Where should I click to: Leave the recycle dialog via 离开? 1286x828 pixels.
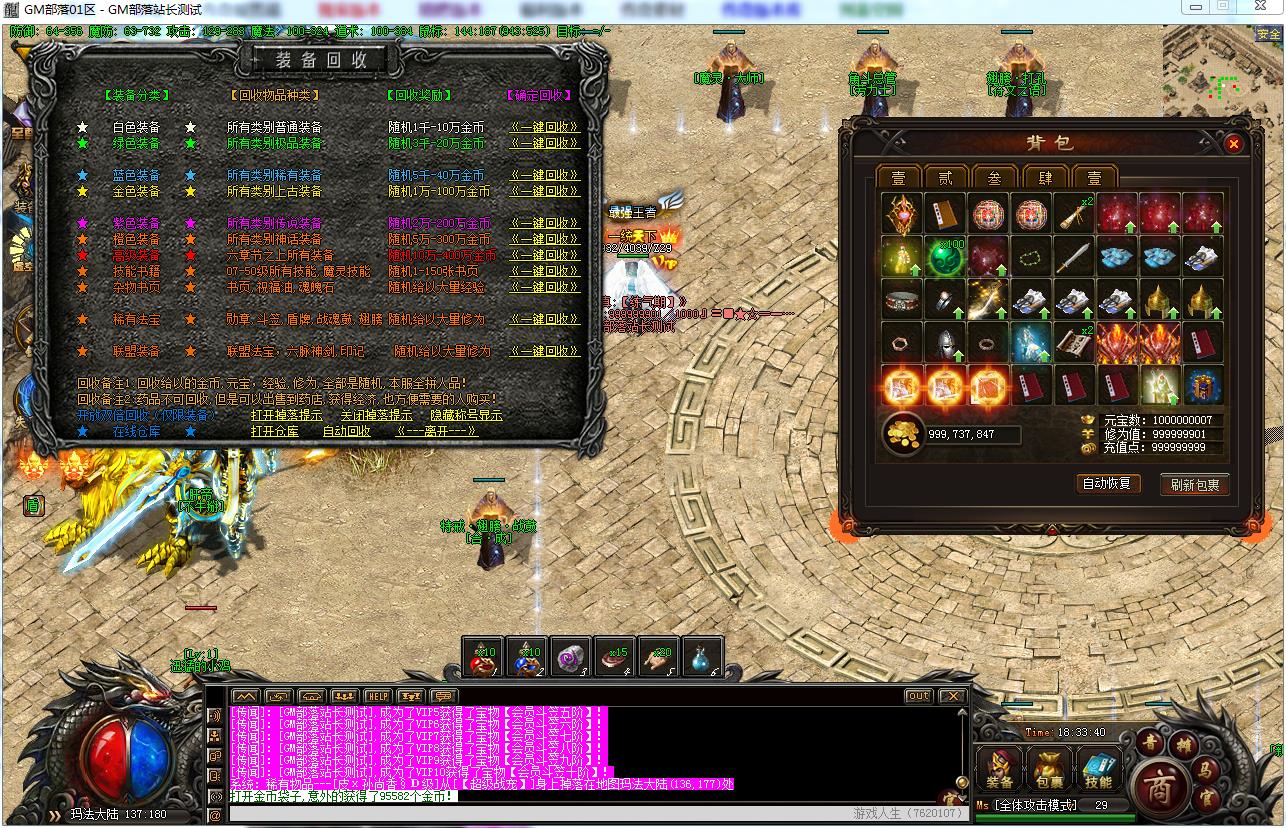[437, 431]
